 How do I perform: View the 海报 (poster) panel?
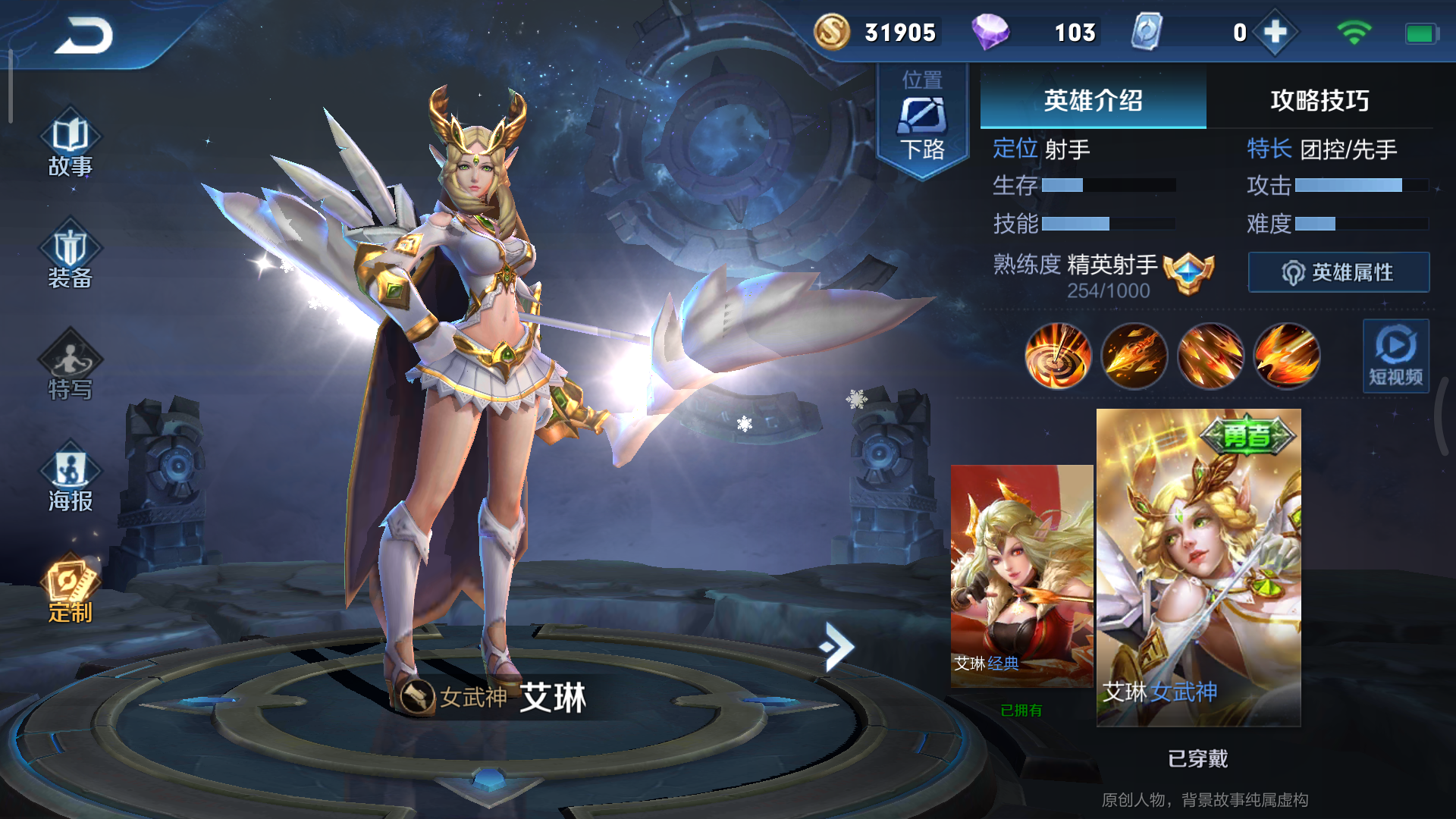[x=69, y=478]
